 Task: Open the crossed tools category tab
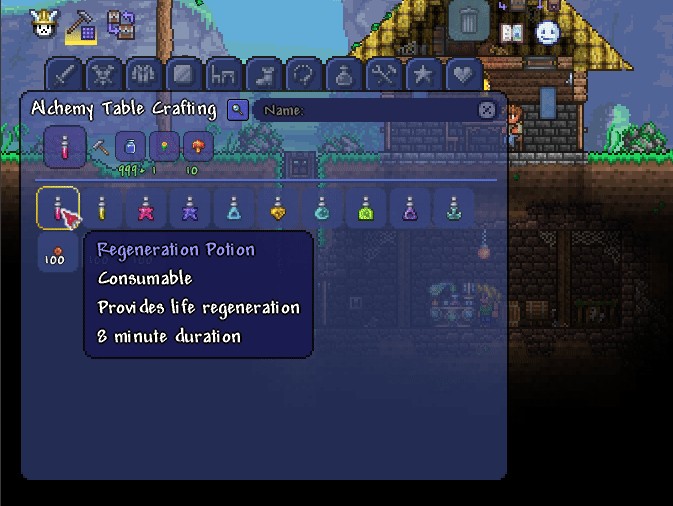384,75
